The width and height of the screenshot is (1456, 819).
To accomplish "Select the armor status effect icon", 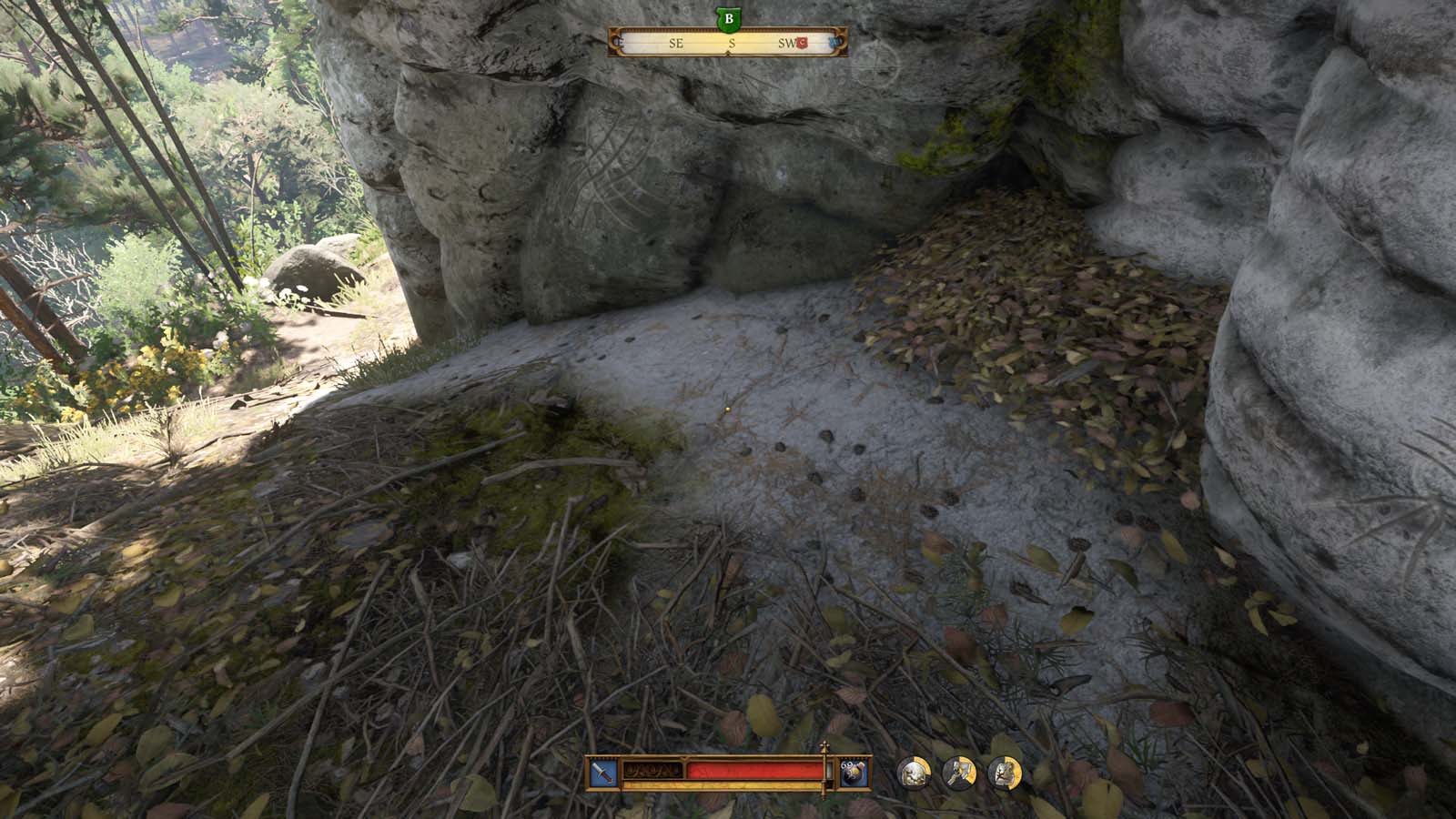I will 1004,772.
